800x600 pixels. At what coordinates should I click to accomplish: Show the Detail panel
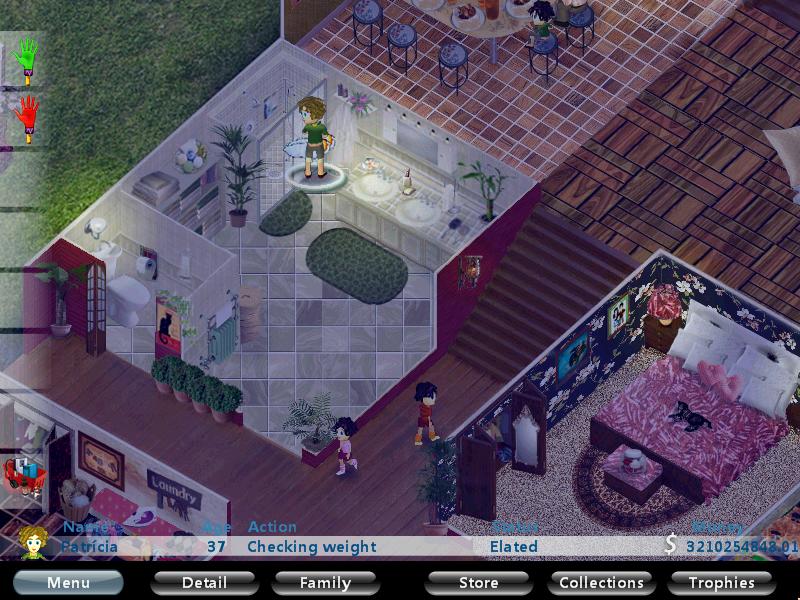pos(204,582)
